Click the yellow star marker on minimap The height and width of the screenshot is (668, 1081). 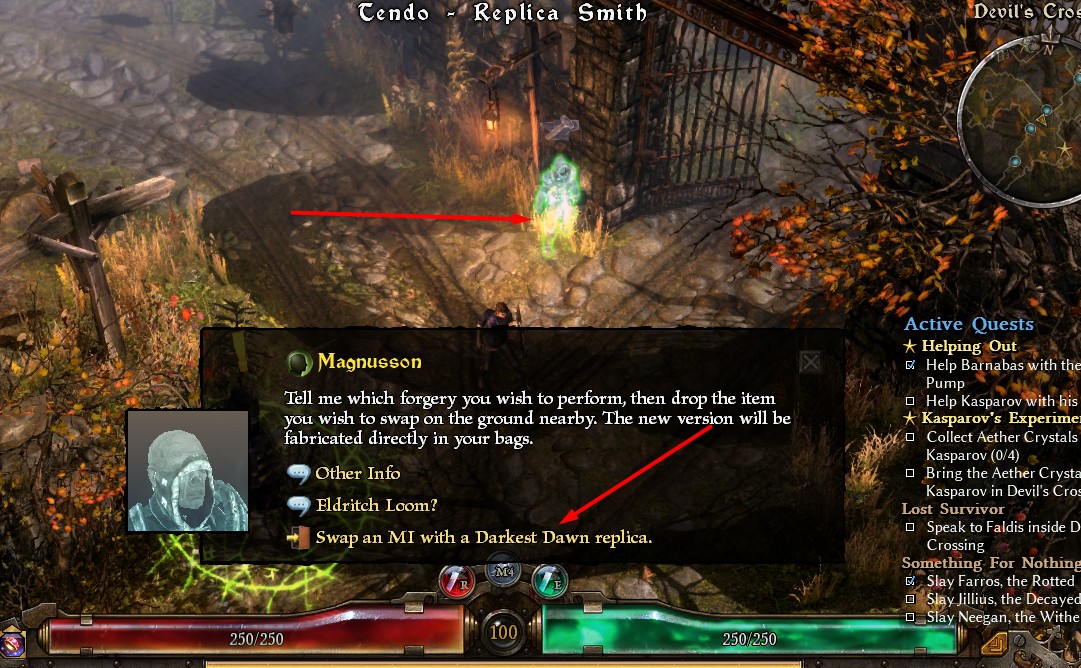pyautogui.click(x=1065, y=149)
